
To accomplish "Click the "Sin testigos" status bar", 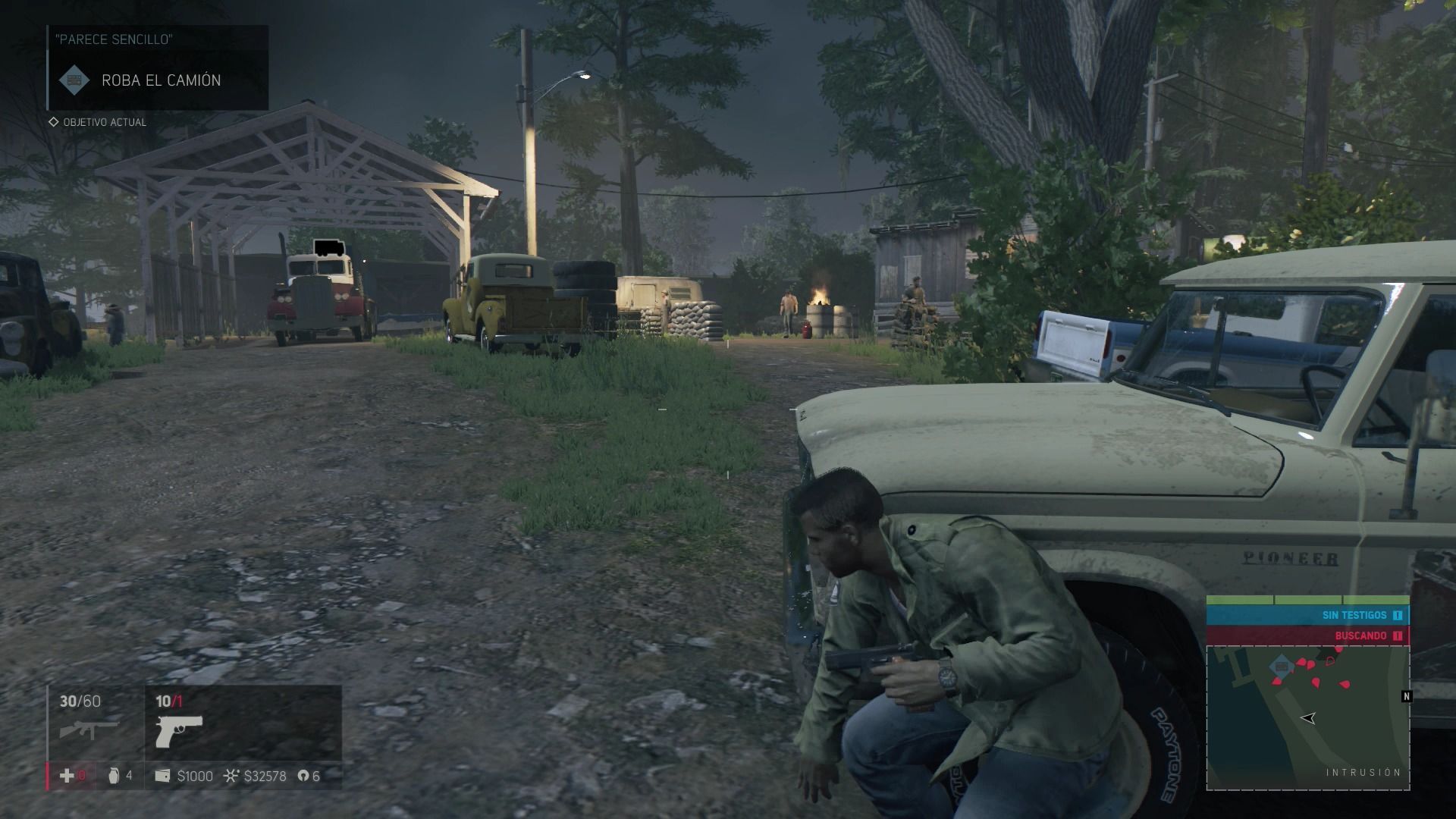I will coord(1307,615).
